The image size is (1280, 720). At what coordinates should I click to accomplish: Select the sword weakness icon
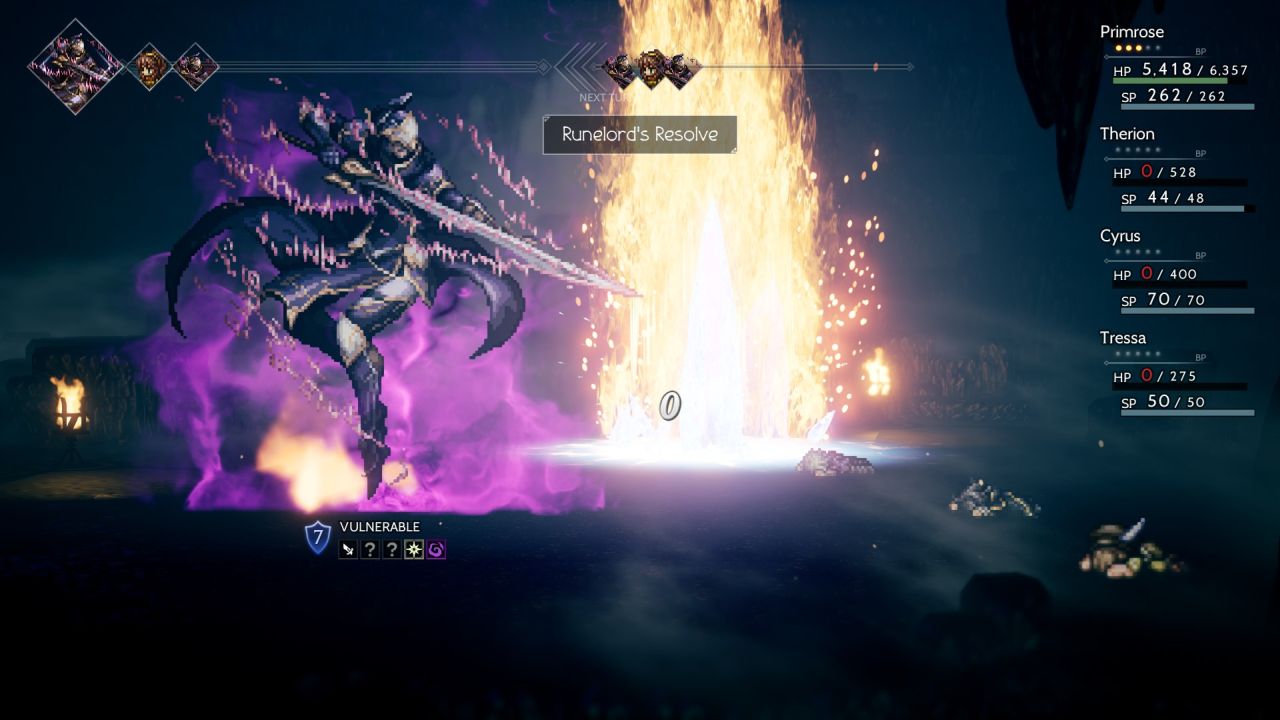(347, 549)
